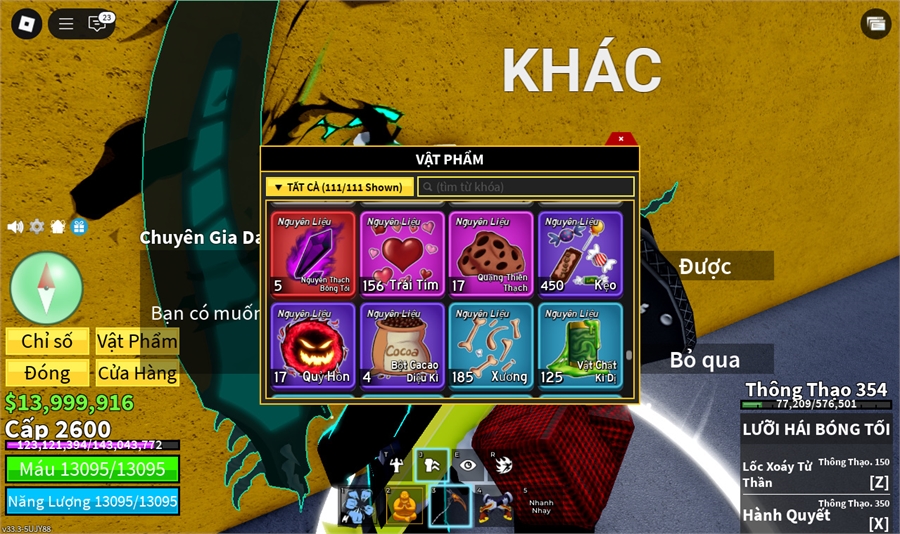Select the Trái Tim hearts item

tap(402, 253)
